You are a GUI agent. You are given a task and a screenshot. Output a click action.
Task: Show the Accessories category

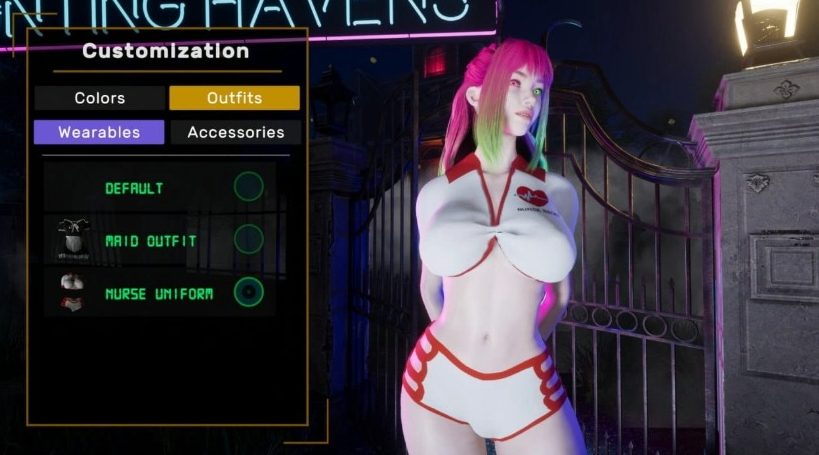[235, 132]
